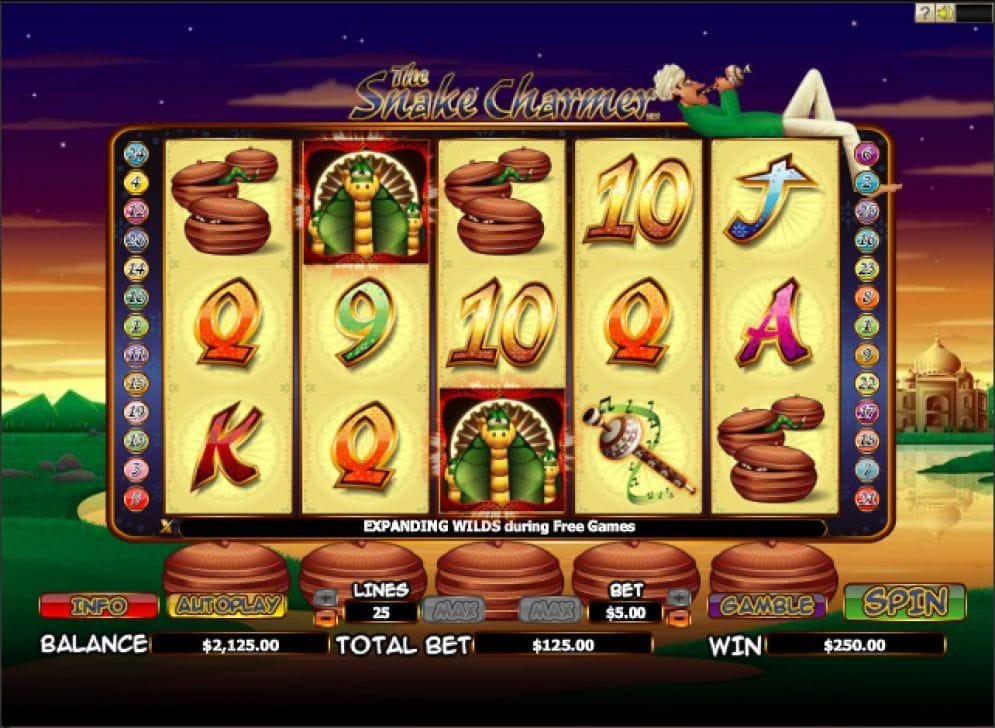
Task: Set bet to maximum with the Bet MAX button
Action: click(550, 609)
